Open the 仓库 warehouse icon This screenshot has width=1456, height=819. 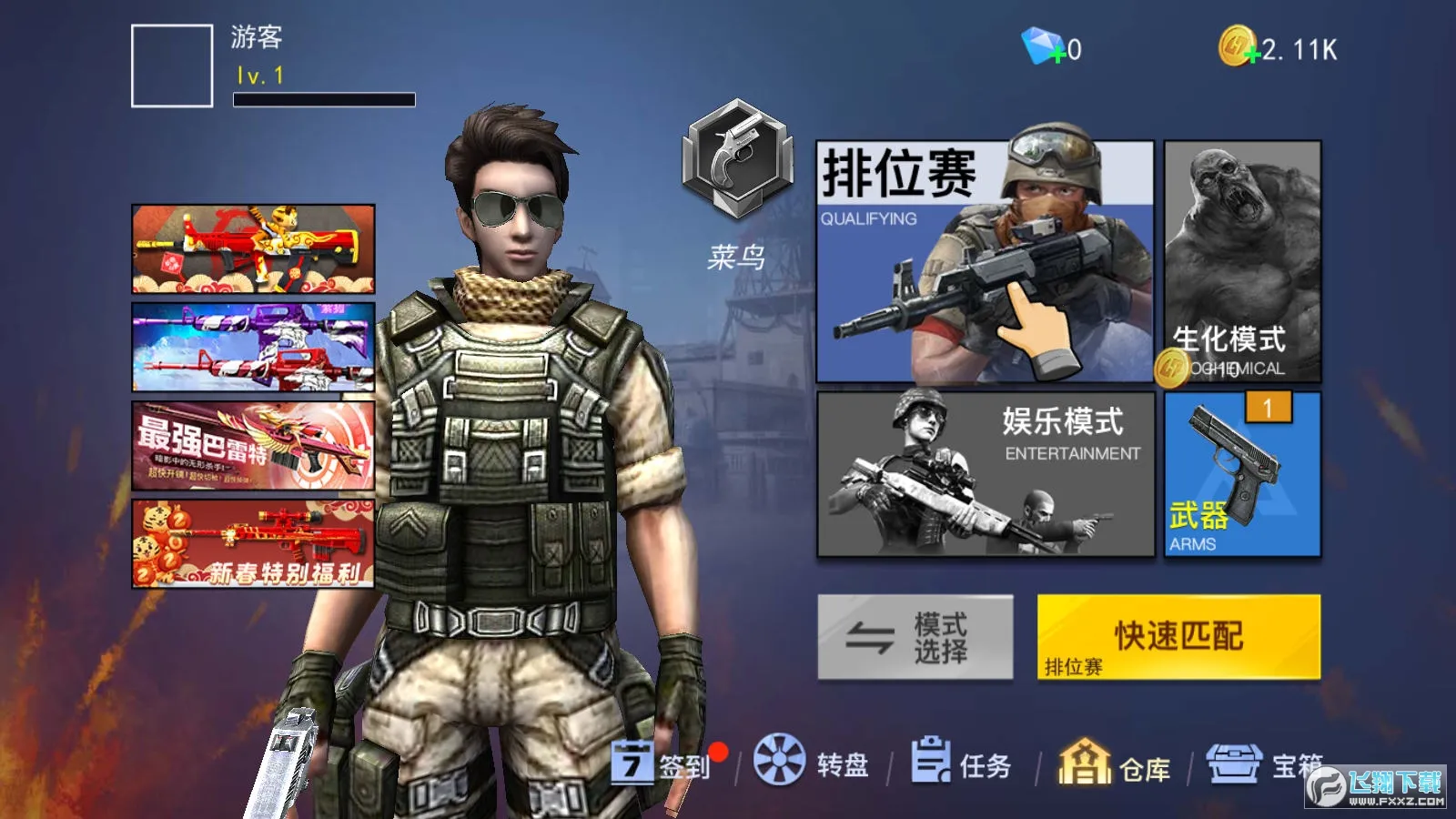pyautogui.click(x=1085, y=764)
